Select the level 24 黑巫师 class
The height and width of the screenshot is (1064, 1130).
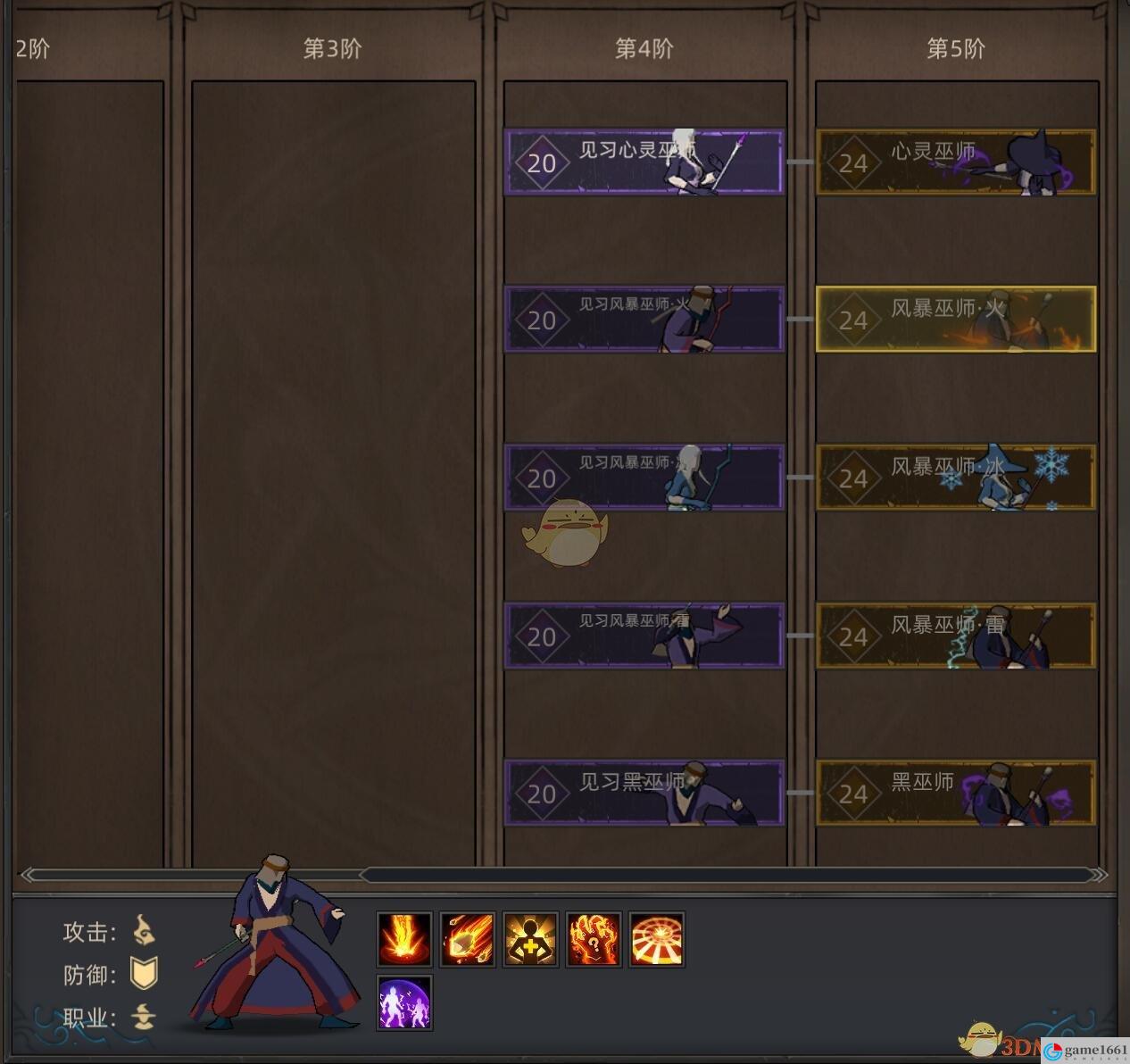[955, 793]
